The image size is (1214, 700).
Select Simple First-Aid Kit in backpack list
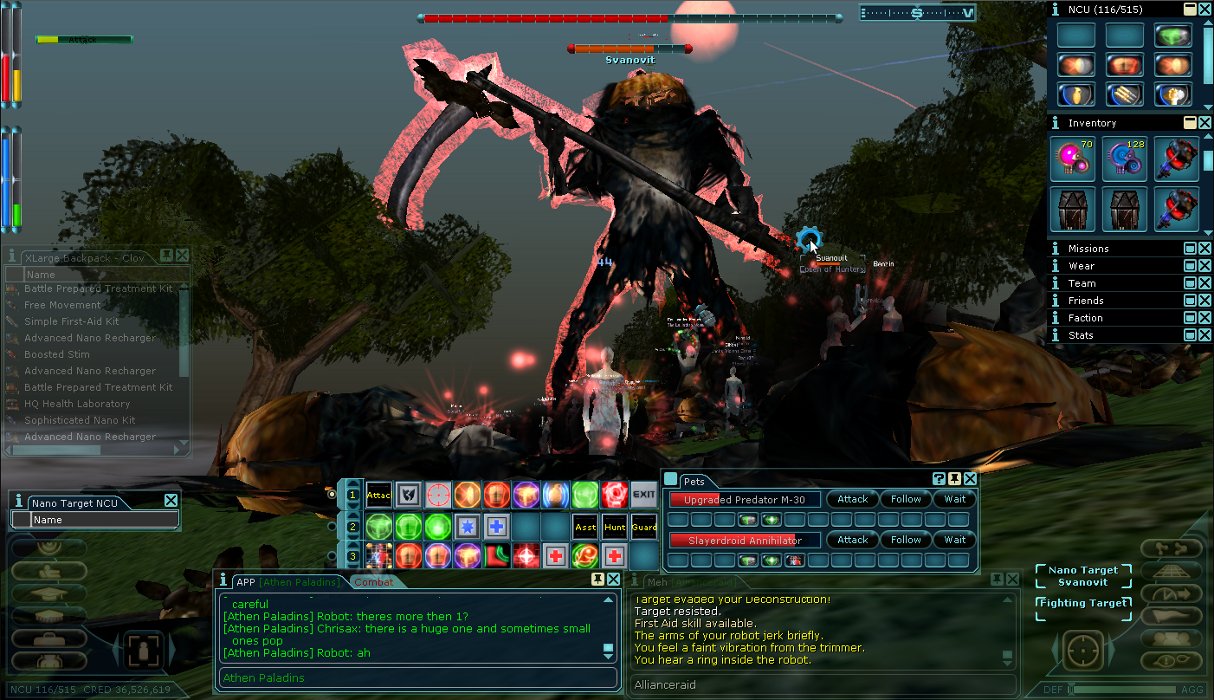coord(71,322)
